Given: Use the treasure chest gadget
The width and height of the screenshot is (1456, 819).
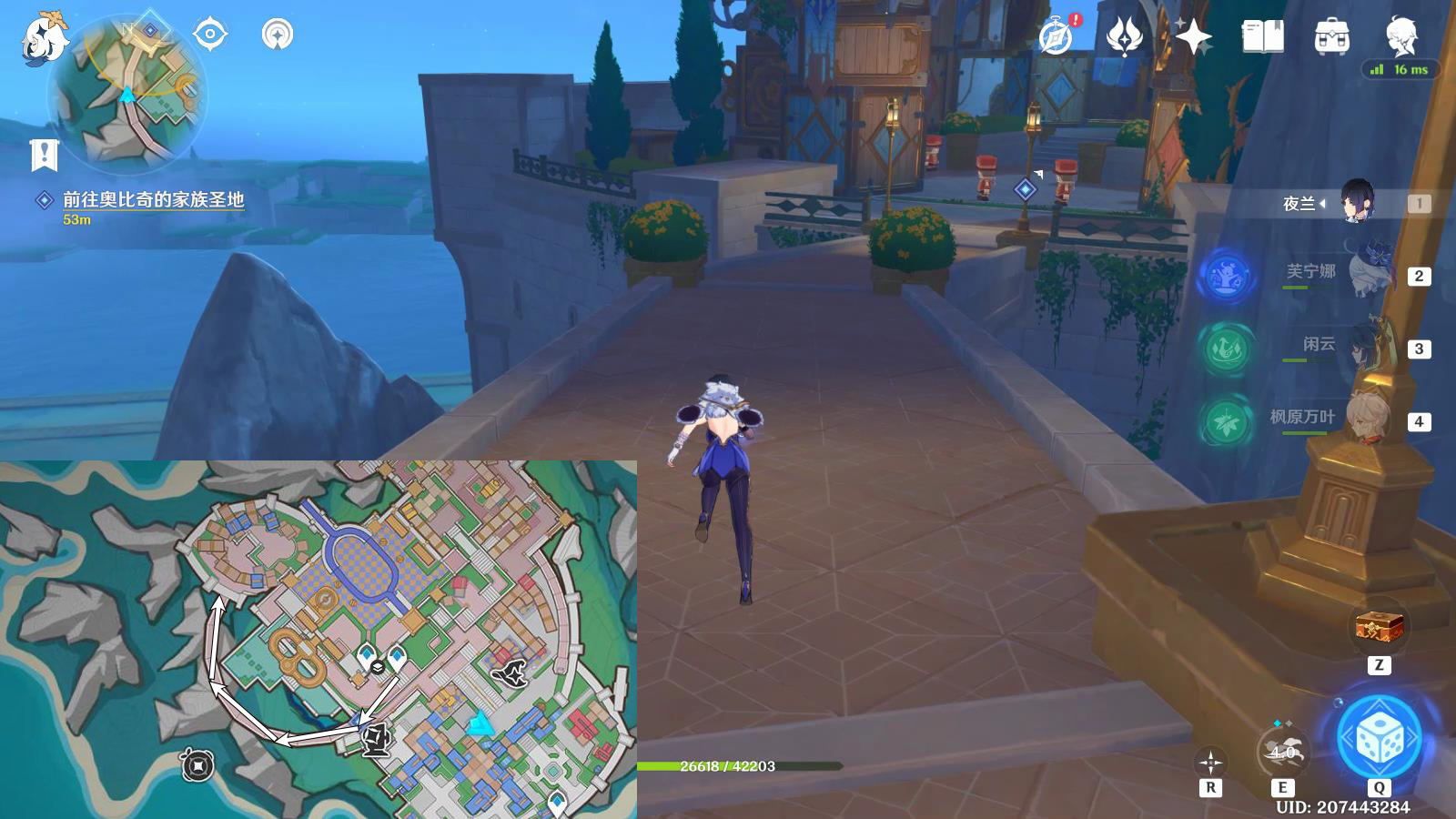Looking at the screenshot, I should 1379,627.
